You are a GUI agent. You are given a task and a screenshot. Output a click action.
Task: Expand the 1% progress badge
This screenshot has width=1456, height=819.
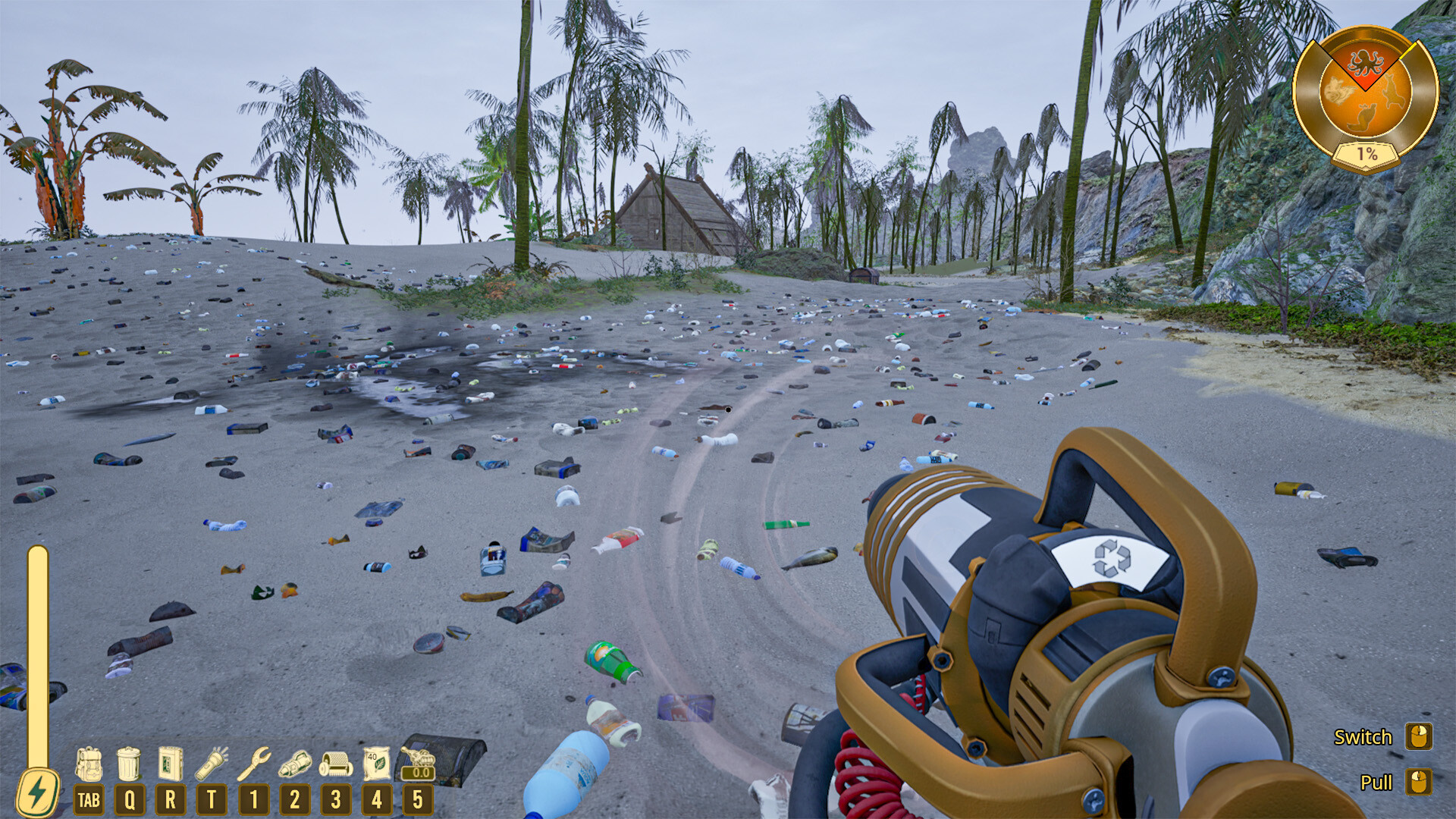click(1365, 152)
